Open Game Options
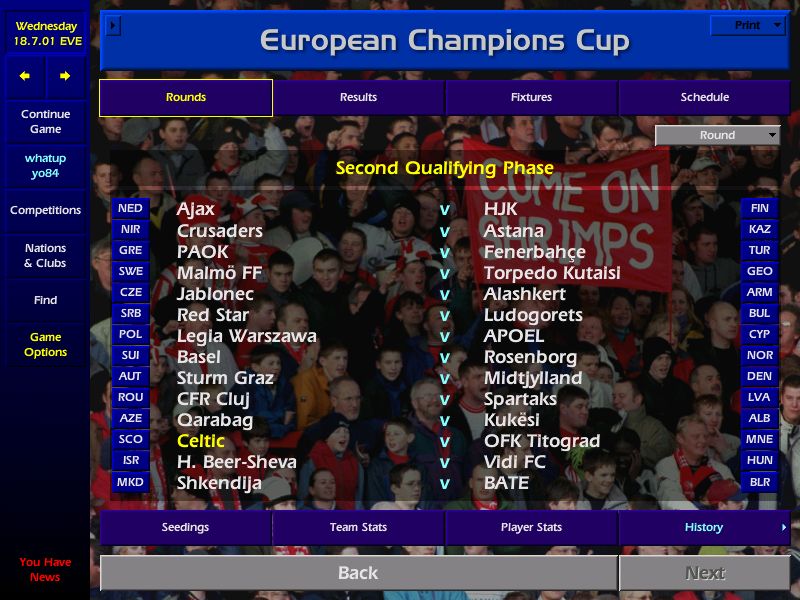Image resolution: width=800 pixels, height=600 pixels. coord(45,344)
